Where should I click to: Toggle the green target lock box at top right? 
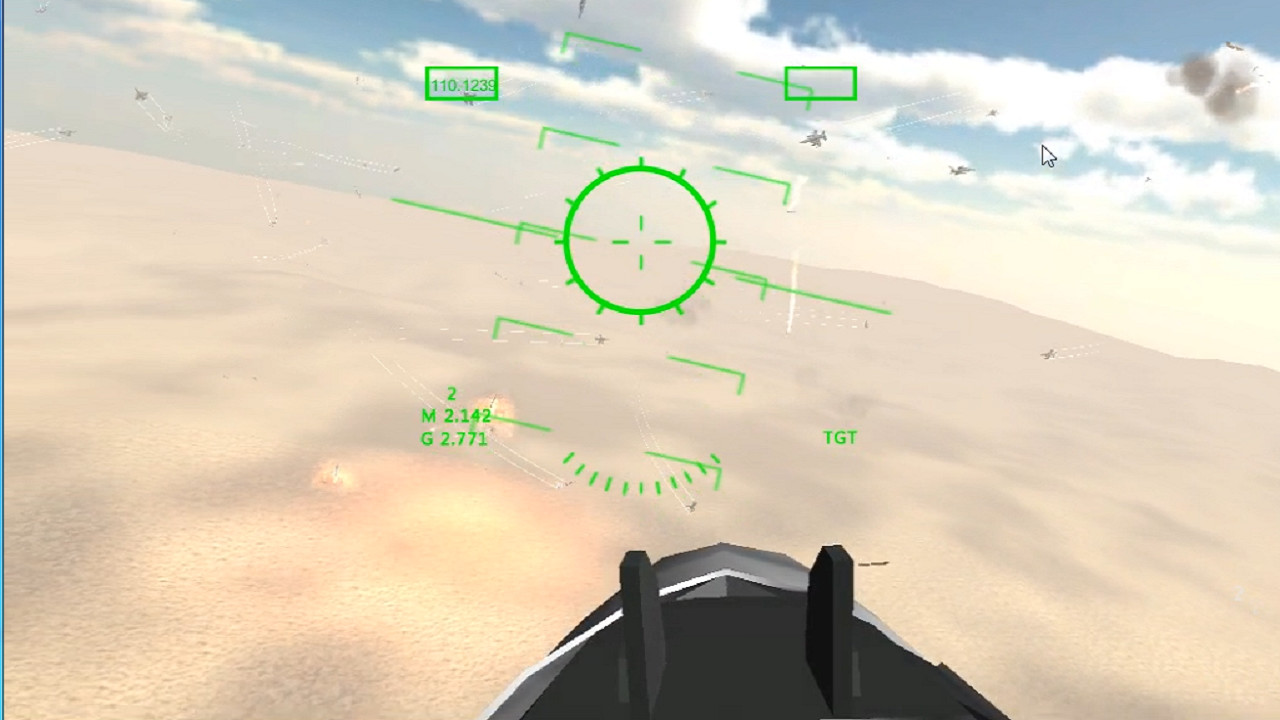tap(820, 83)
